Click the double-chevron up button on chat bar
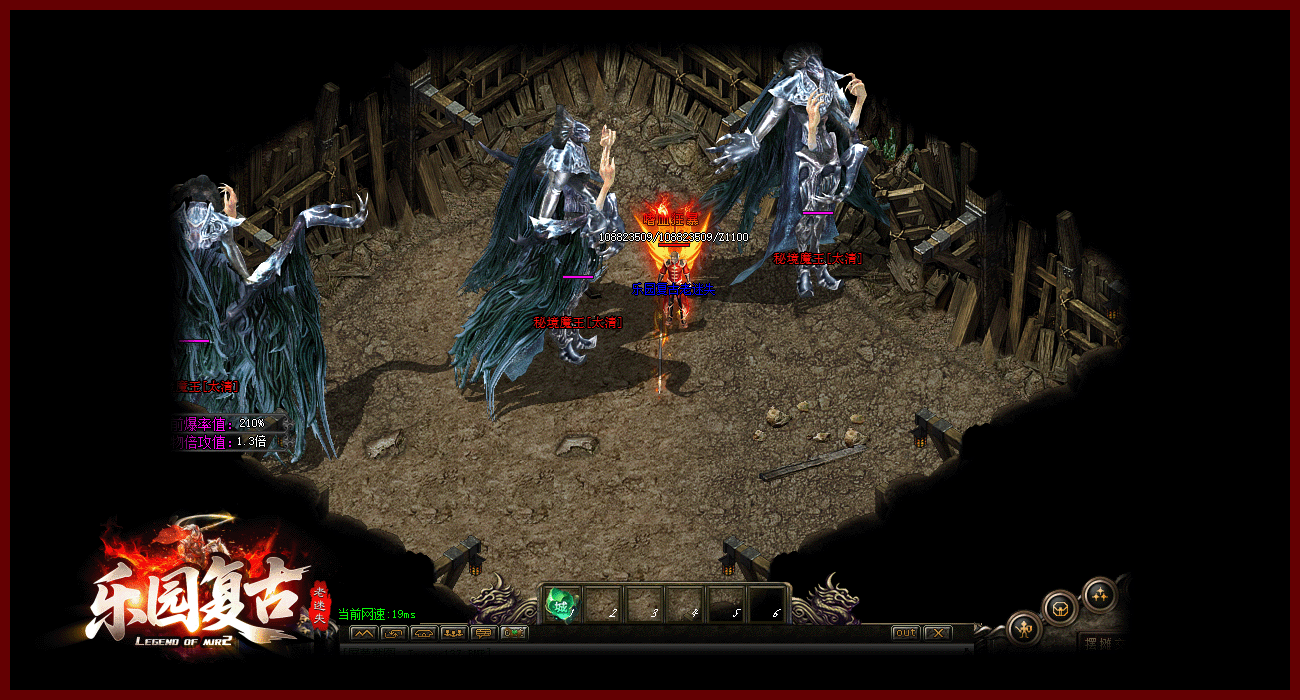 362,633
